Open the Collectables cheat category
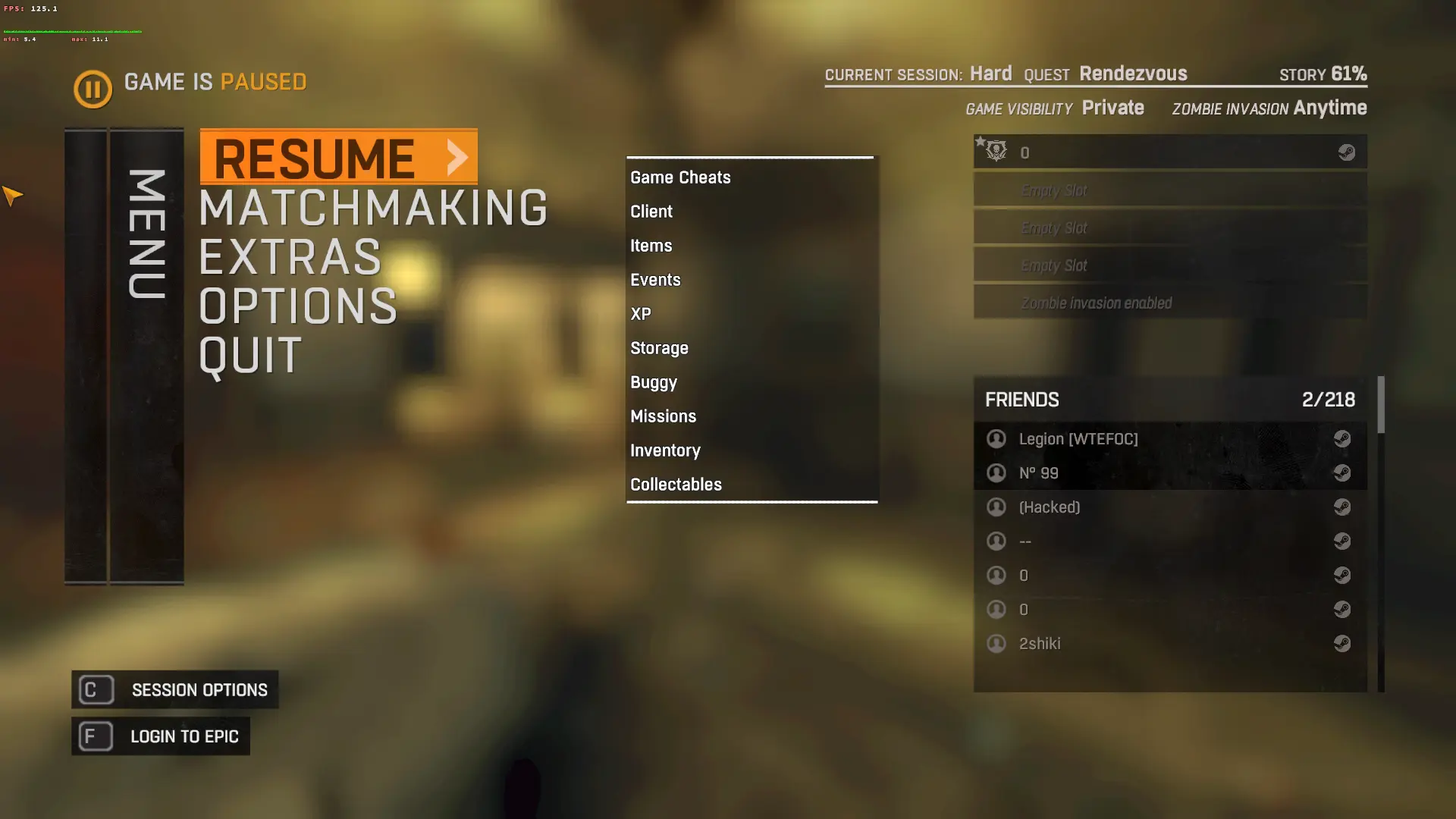The width and height of the screenshot is (1456, 819). click(676, 485)
